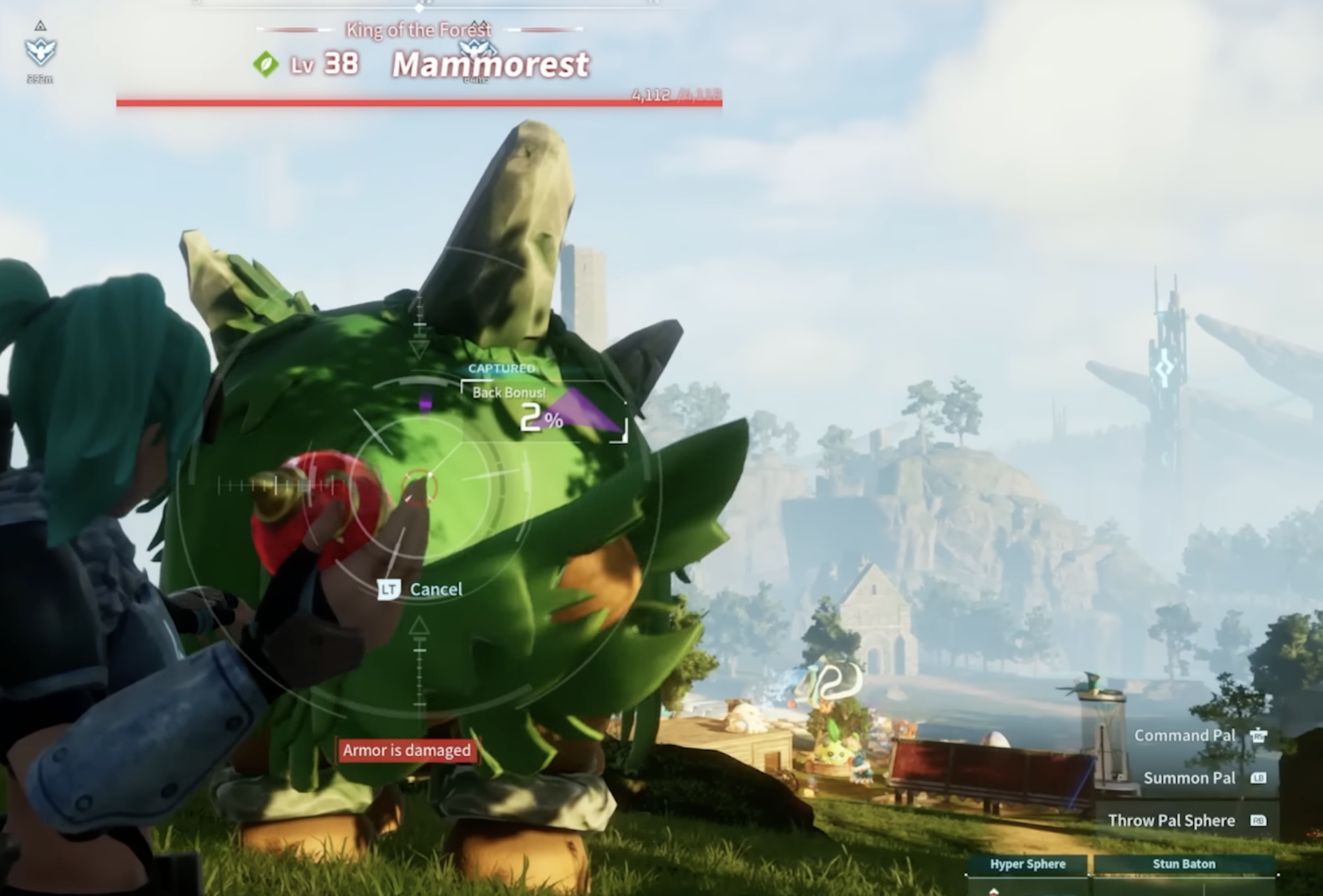1323x896 pixels.
Task: Choose the Command Pal action
Action: tap(1185, 735)
